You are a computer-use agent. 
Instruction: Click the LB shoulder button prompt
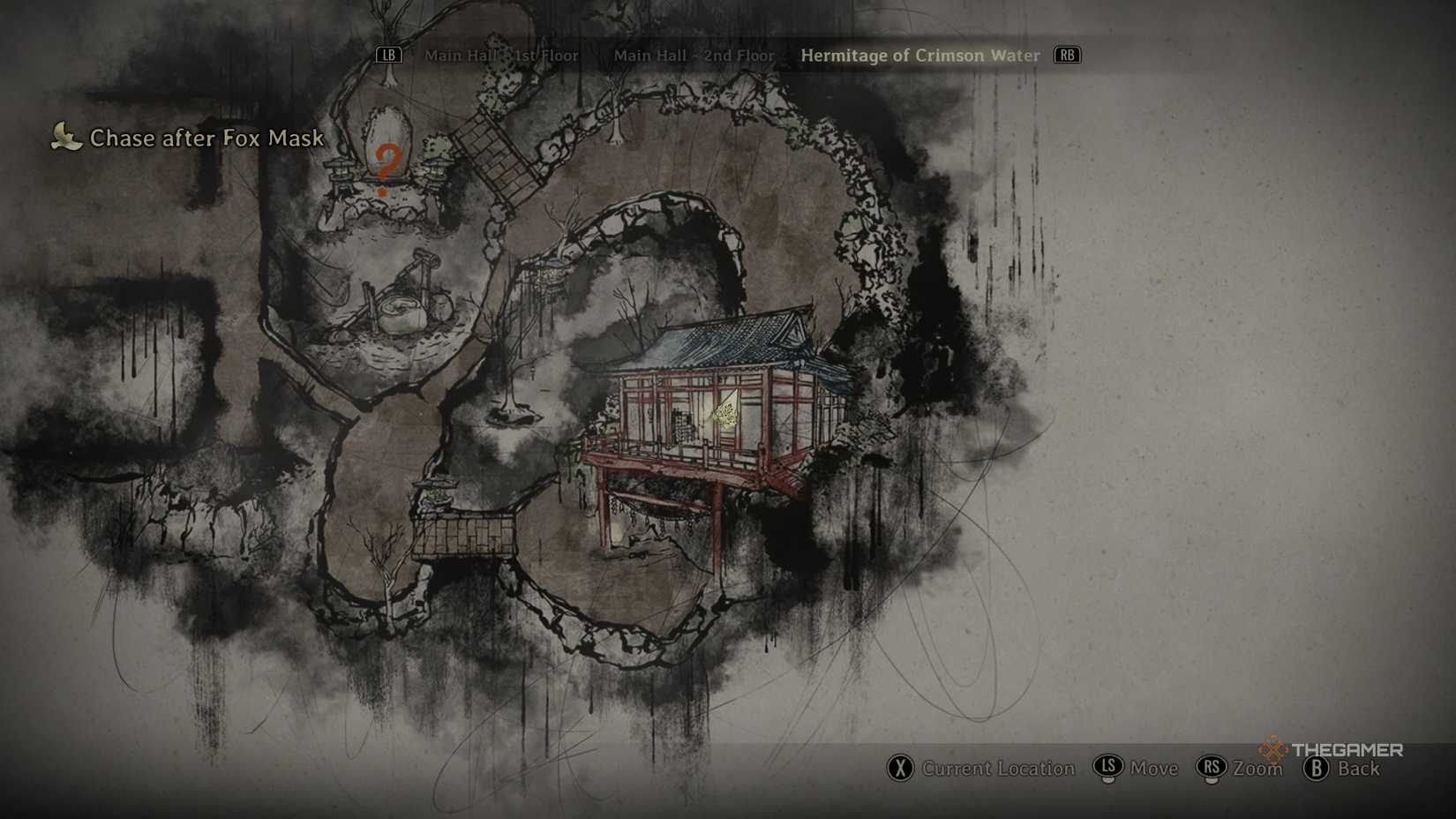pos(388,55)
